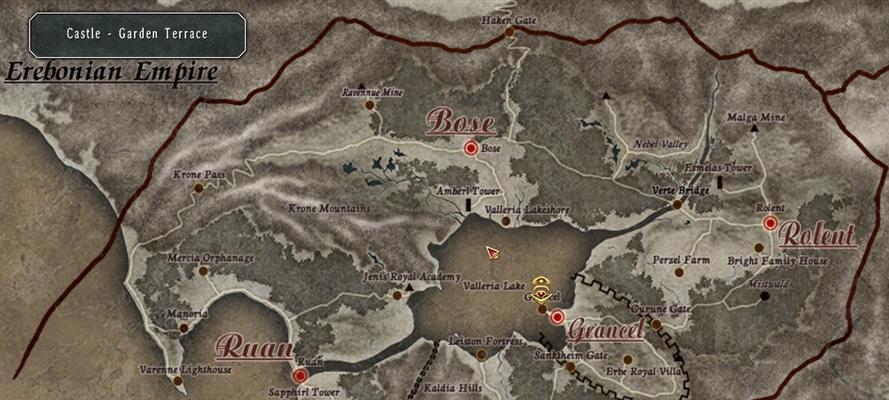Select the Erbe Royal Villa marker

pos(627,359)
